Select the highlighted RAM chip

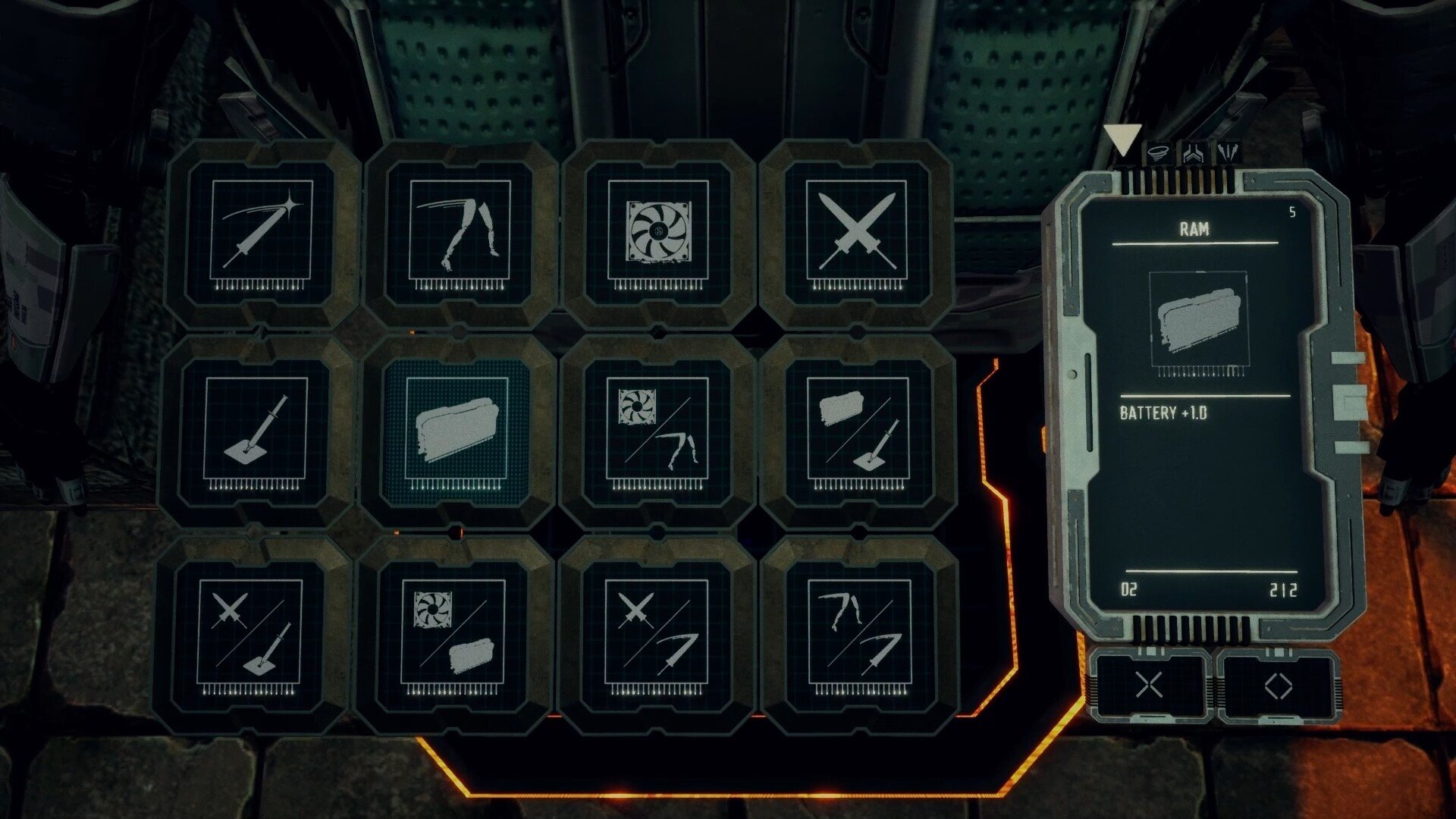point(456,431)
